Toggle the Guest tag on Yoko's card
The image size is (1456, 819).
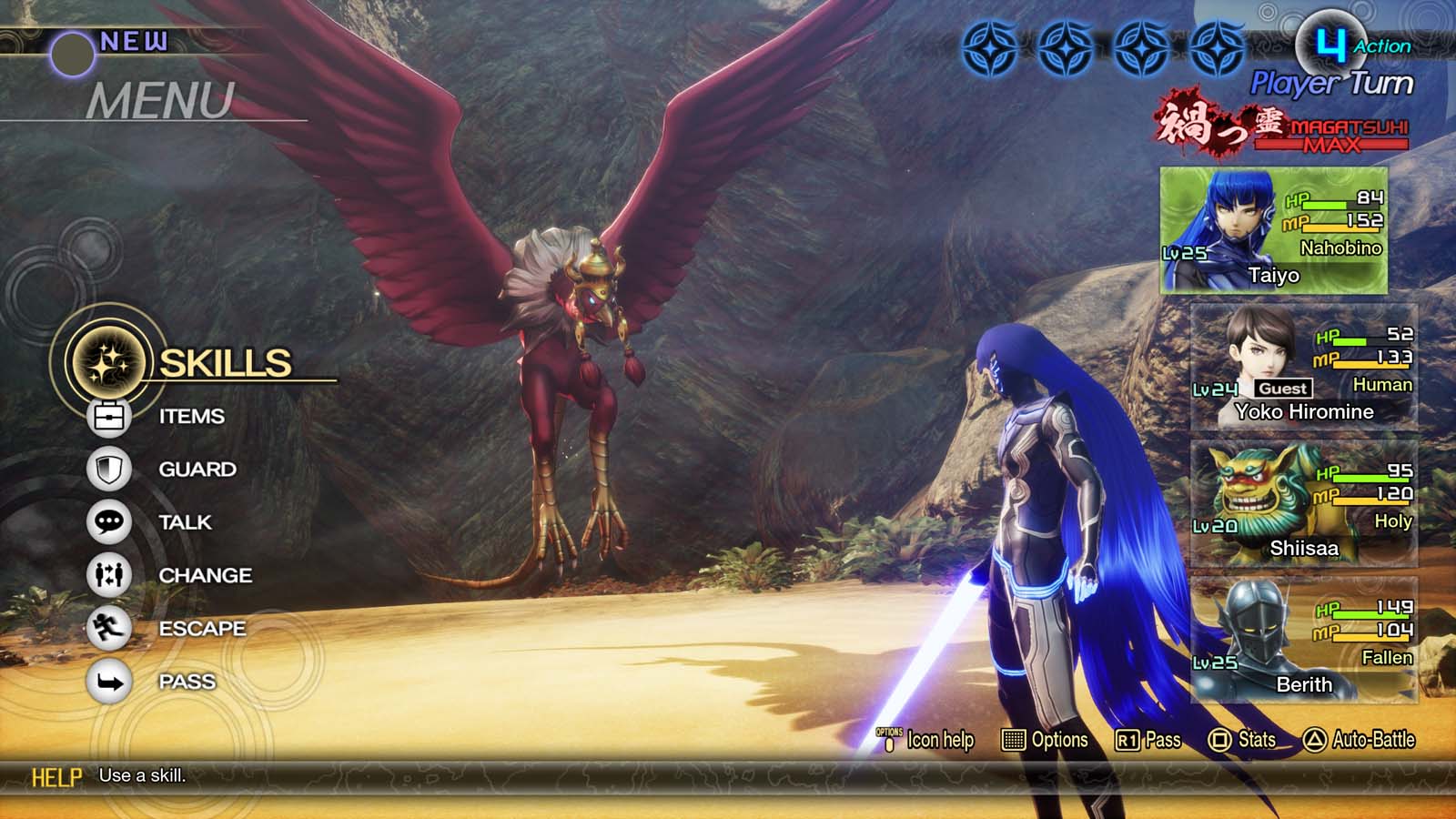pos(1284,388)
